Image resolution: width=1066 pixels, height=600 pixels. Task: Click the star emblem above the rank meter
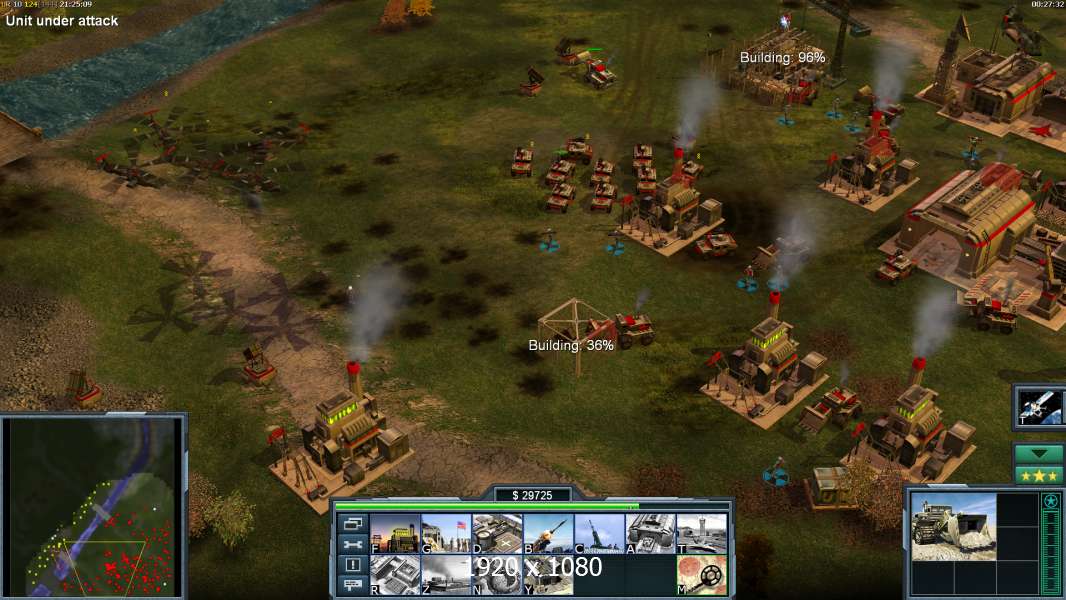pos(1051,501)
